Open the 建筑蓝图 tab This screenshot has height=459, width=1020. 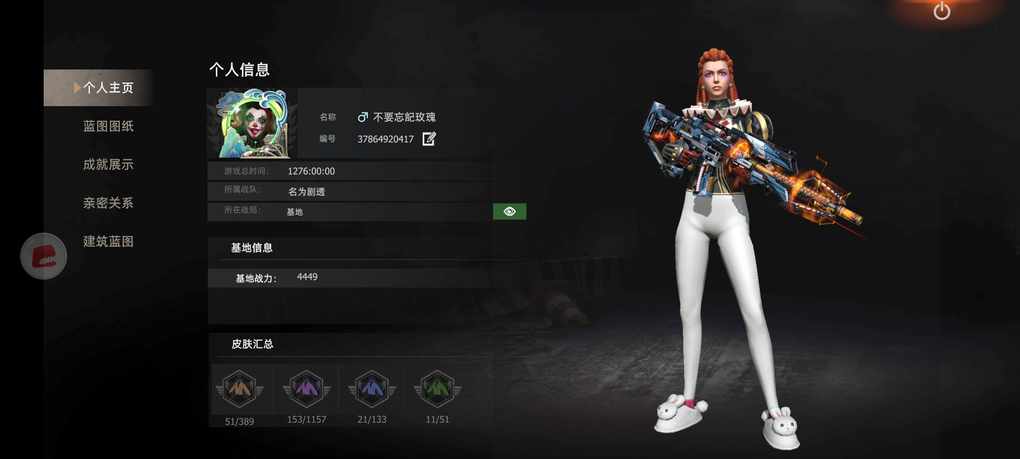point(108,241)
